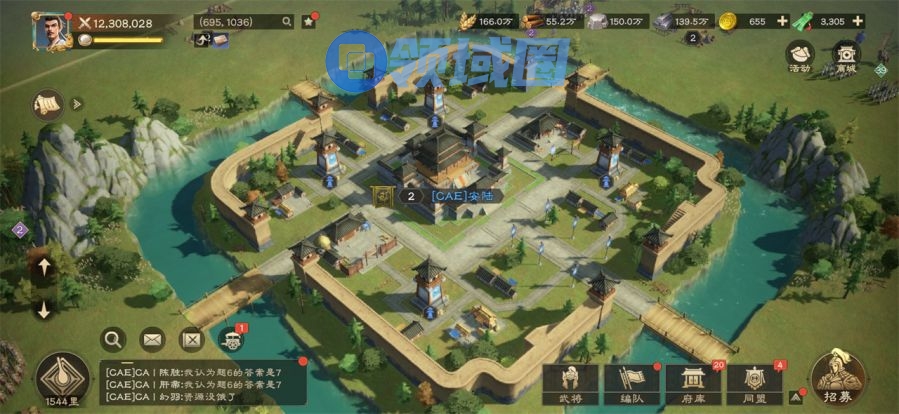Open the scroll map icon

coord(47,104)
